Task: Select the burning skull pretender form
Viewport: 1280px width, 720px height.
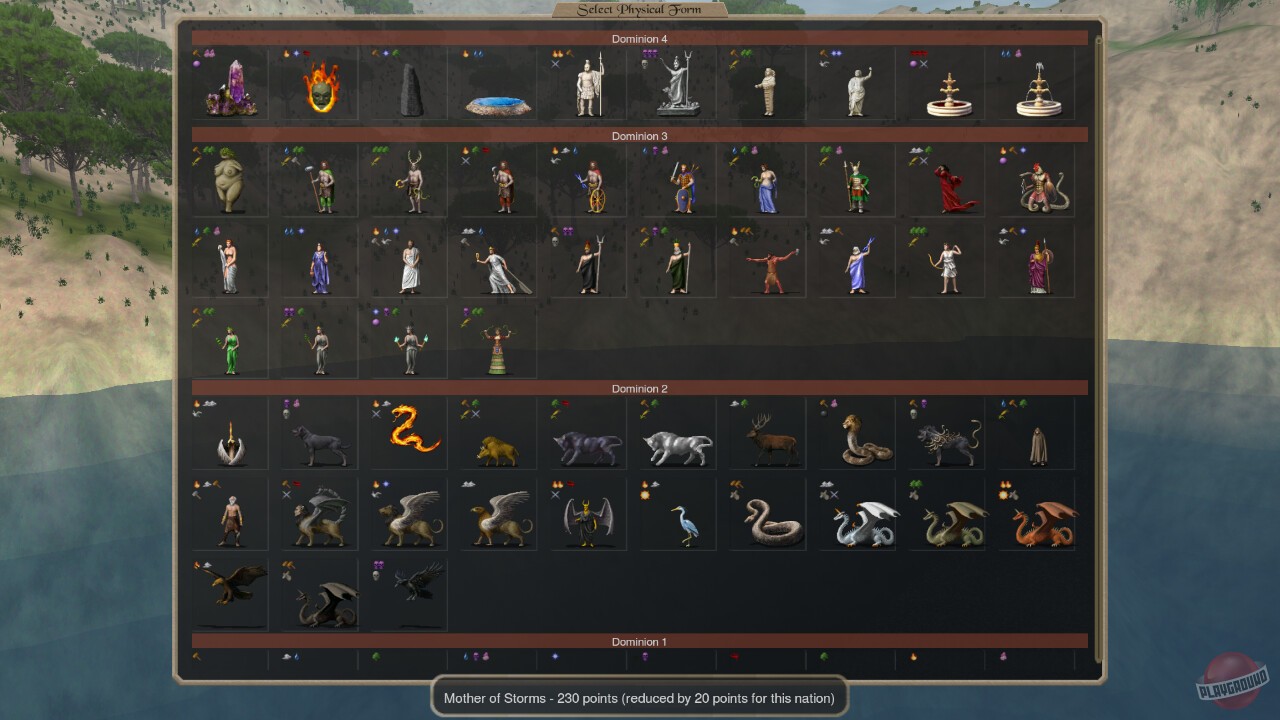Action: coord(317,84)
